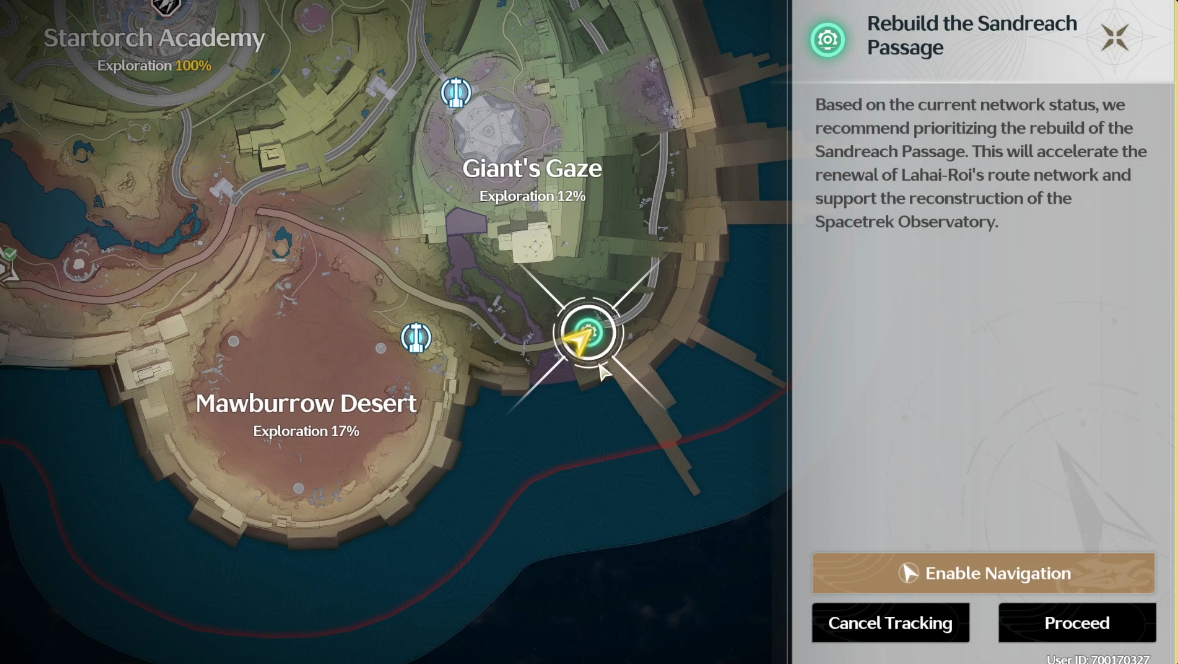Viewport: 1178px width, 664px height.
Task: Select the teleport beacon near Giant's Gaze
Action: (456, 93)
